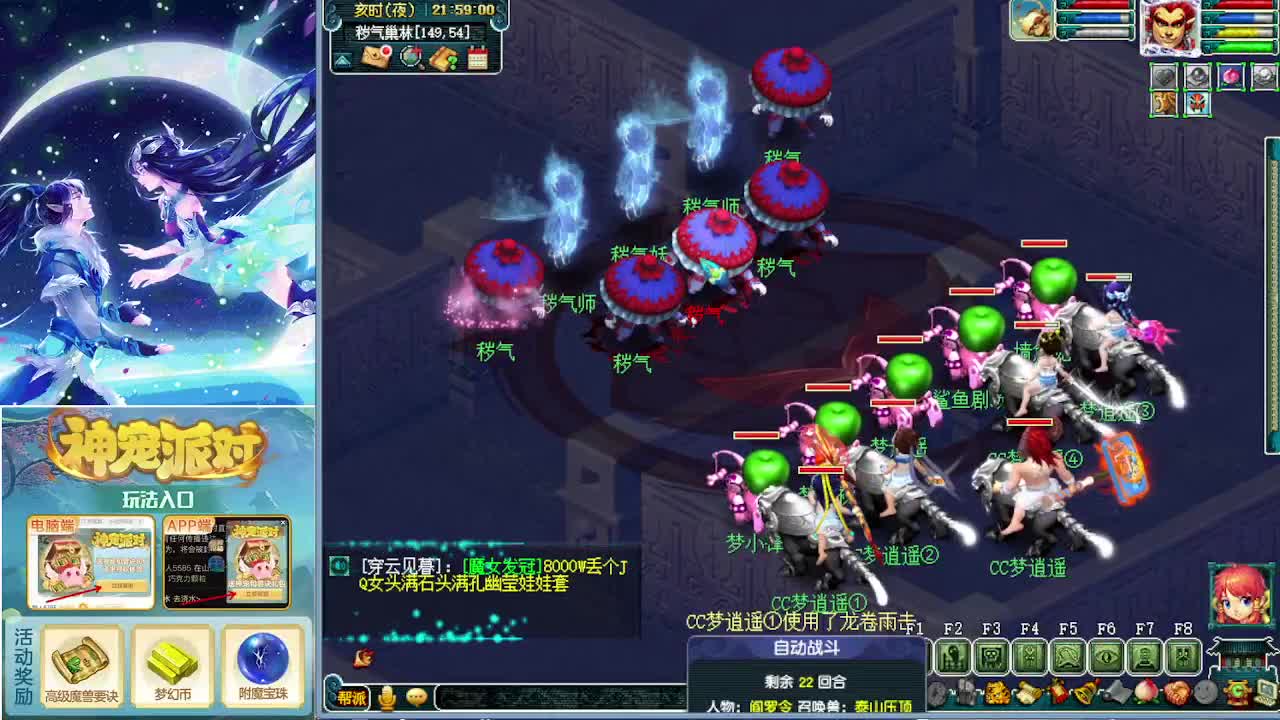Open the envelope mail icon near the minimap

pos(374,57)
